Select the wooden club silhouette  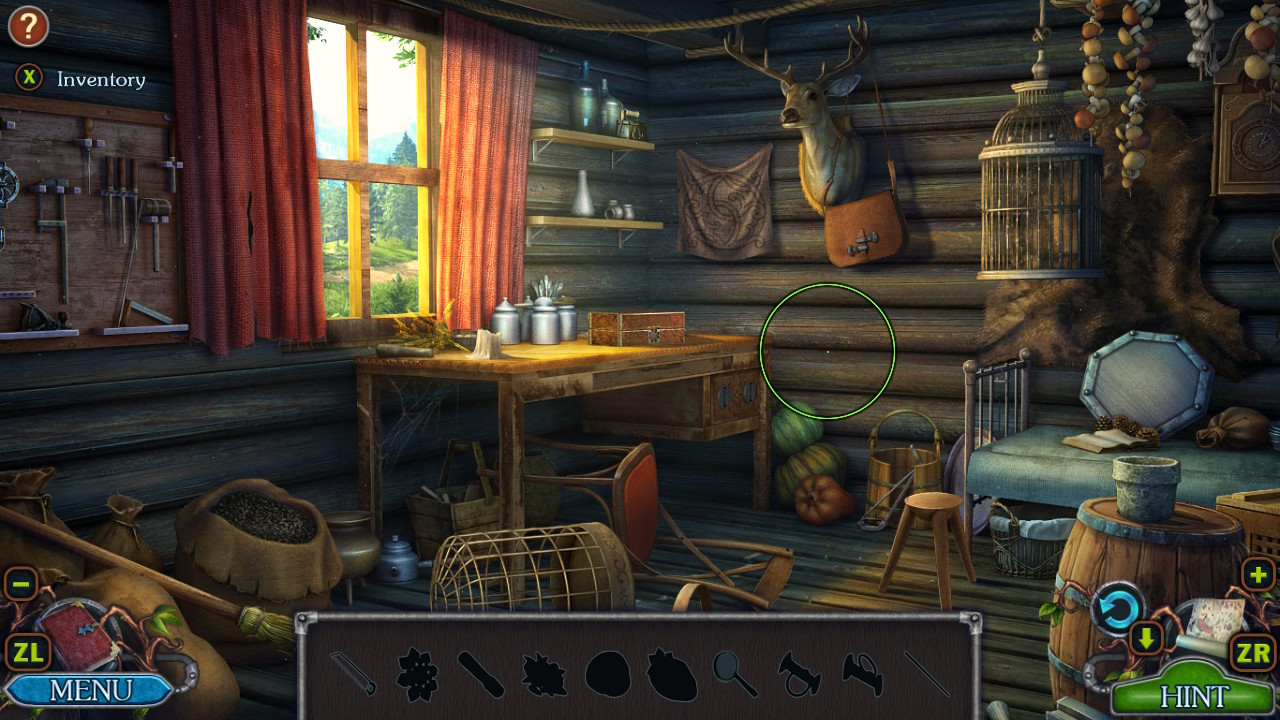[x=483, y=673]
